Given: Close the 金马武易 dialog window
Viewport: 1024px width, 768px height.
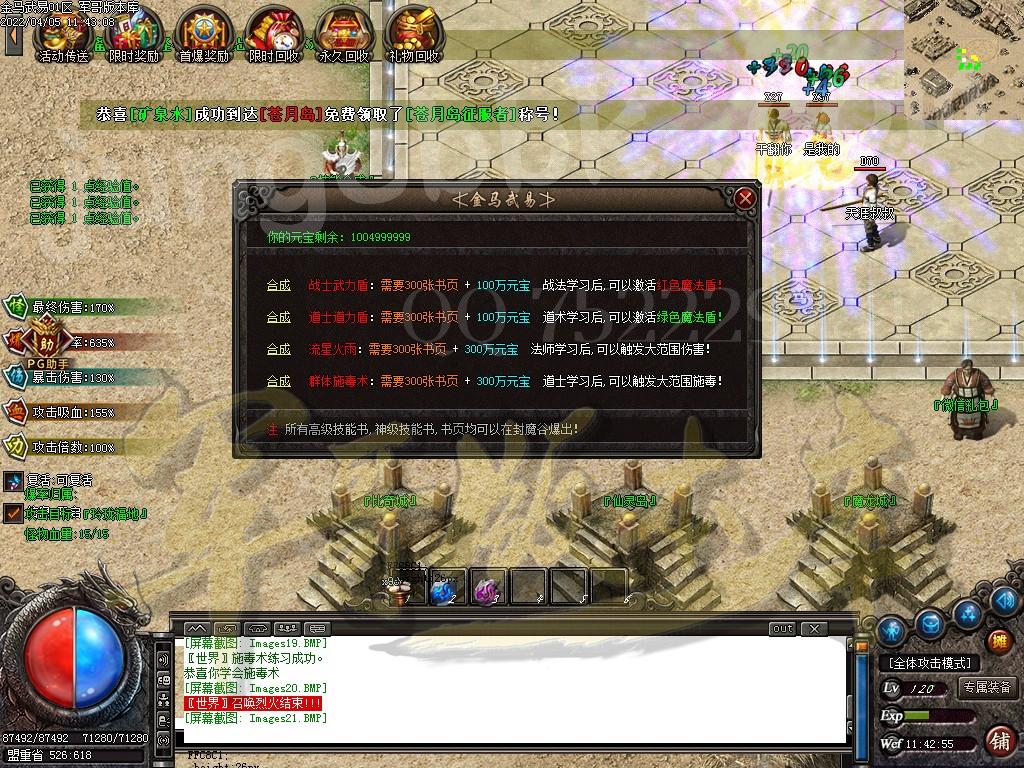Looking at the screenshot, I should (x=745, y=198).
